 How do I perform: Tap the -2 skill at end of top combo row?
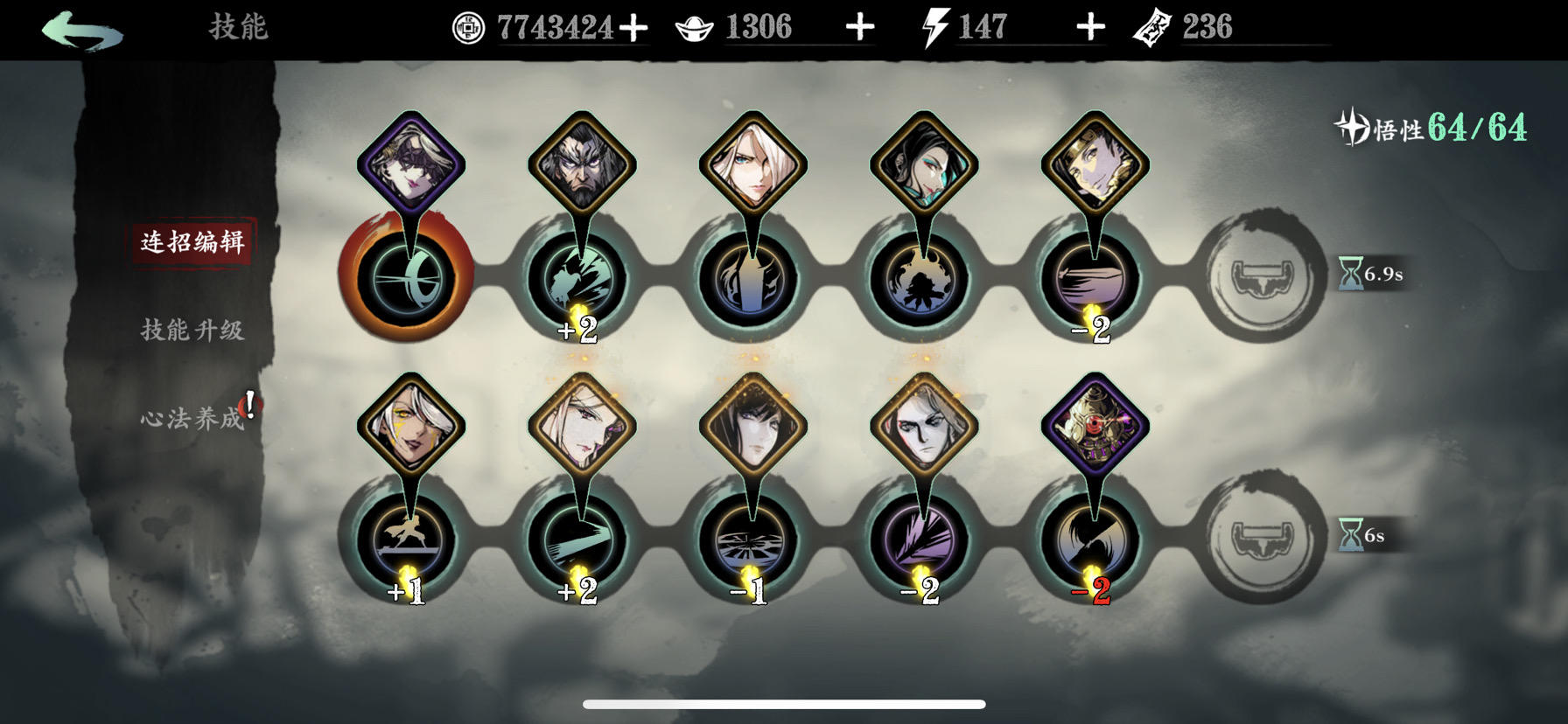tap(1092, 280)
